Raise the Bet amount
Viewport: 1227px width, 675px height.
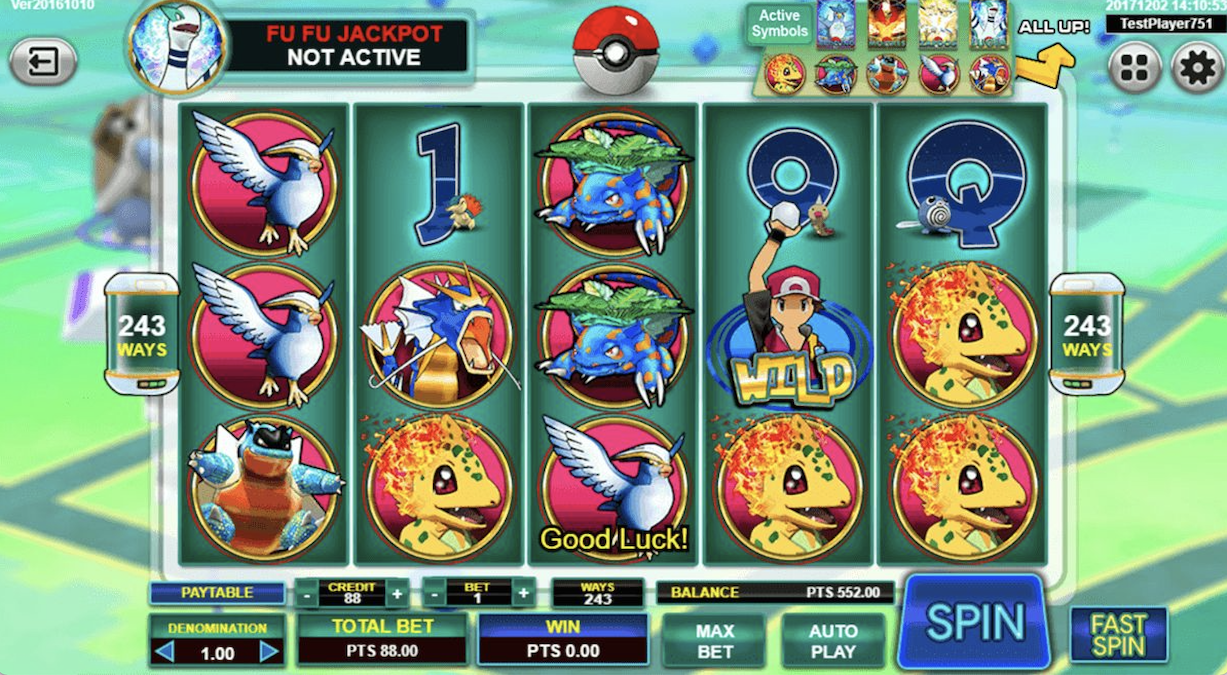pos(522,594)
